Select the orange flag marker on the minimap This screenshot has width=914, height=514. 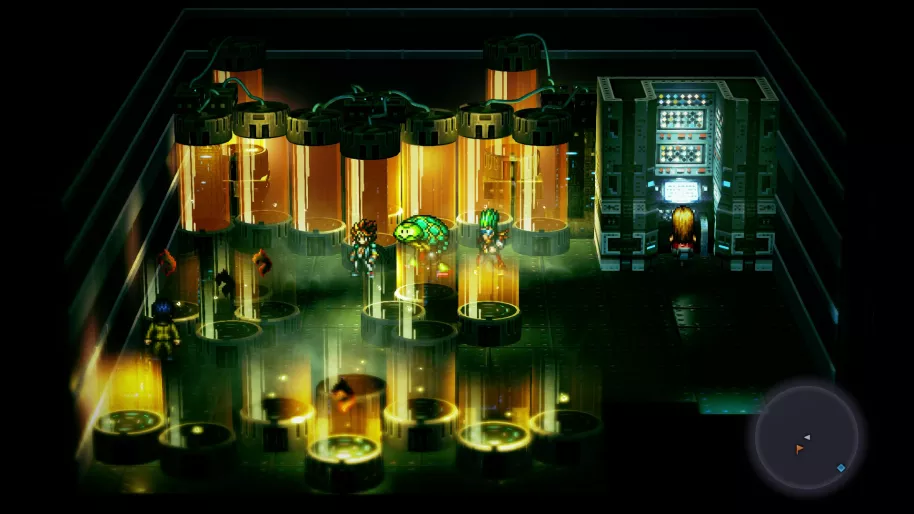point(799,450)
